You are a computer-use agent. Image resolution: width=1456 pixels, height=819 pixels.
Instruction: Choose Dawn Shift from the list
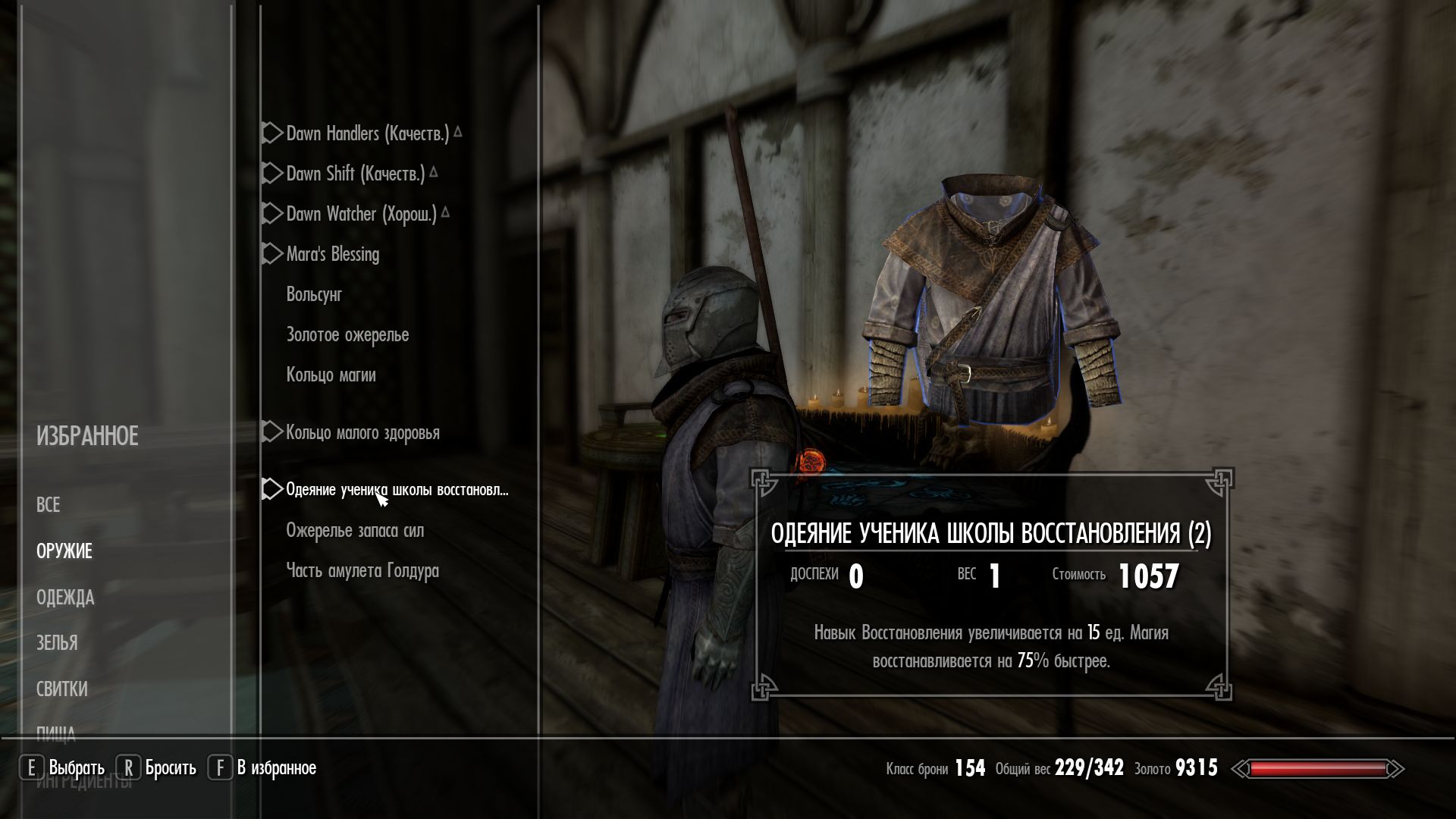[355, 174]
